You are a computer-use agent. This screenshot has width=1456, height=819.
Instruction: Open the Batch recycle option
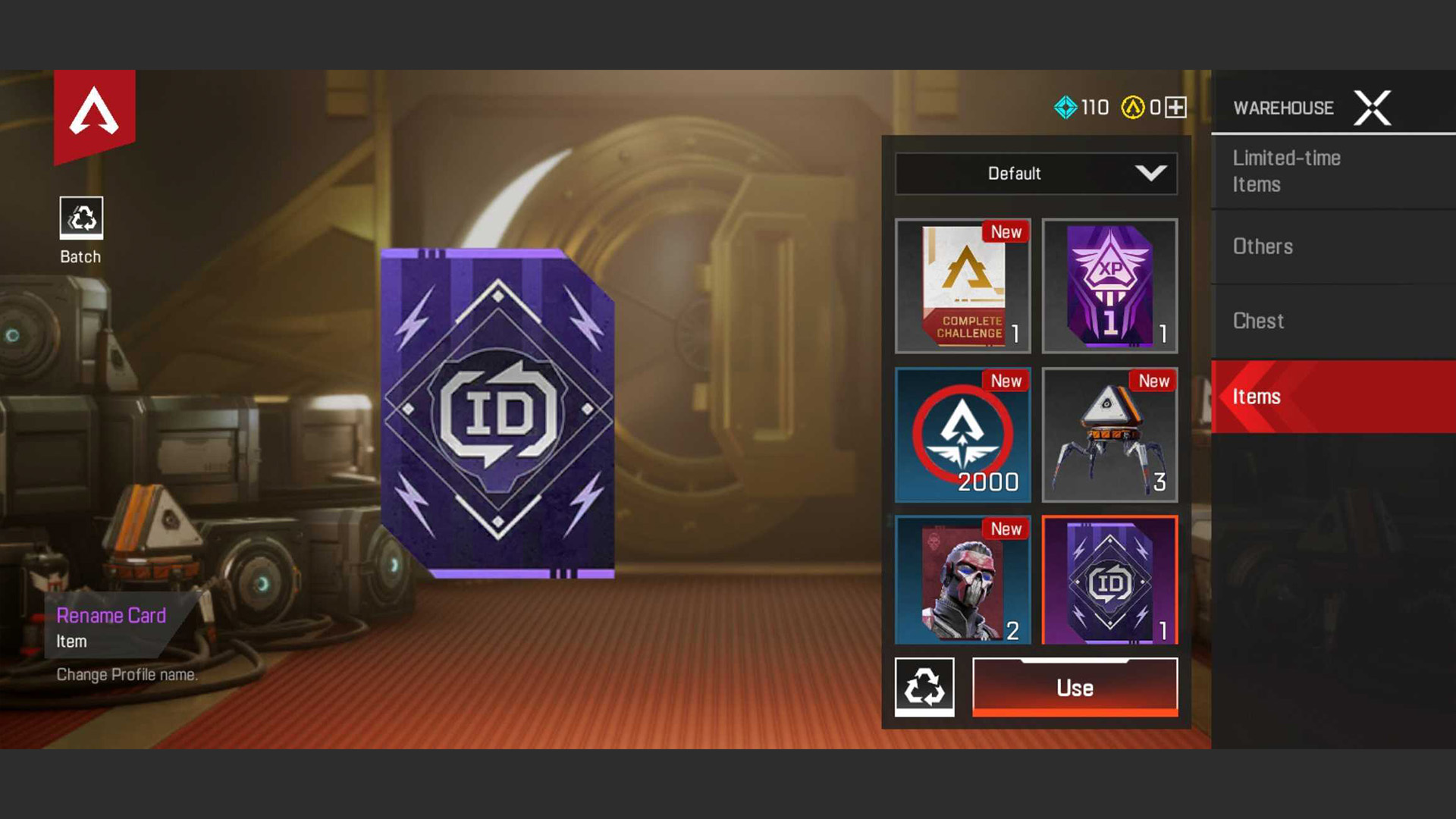coord(81,218)
